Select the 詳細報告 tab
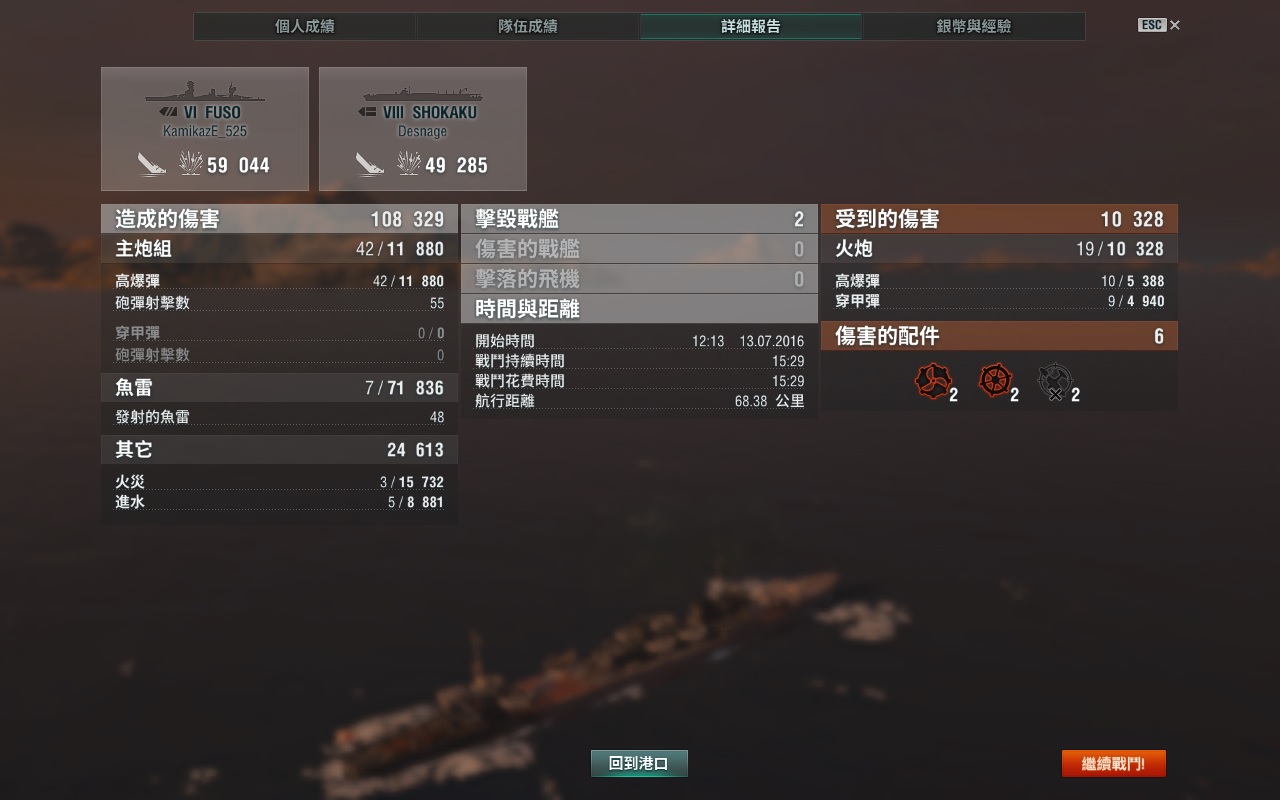This screenshot has width=1280, height=800. (x=750, y=27)
